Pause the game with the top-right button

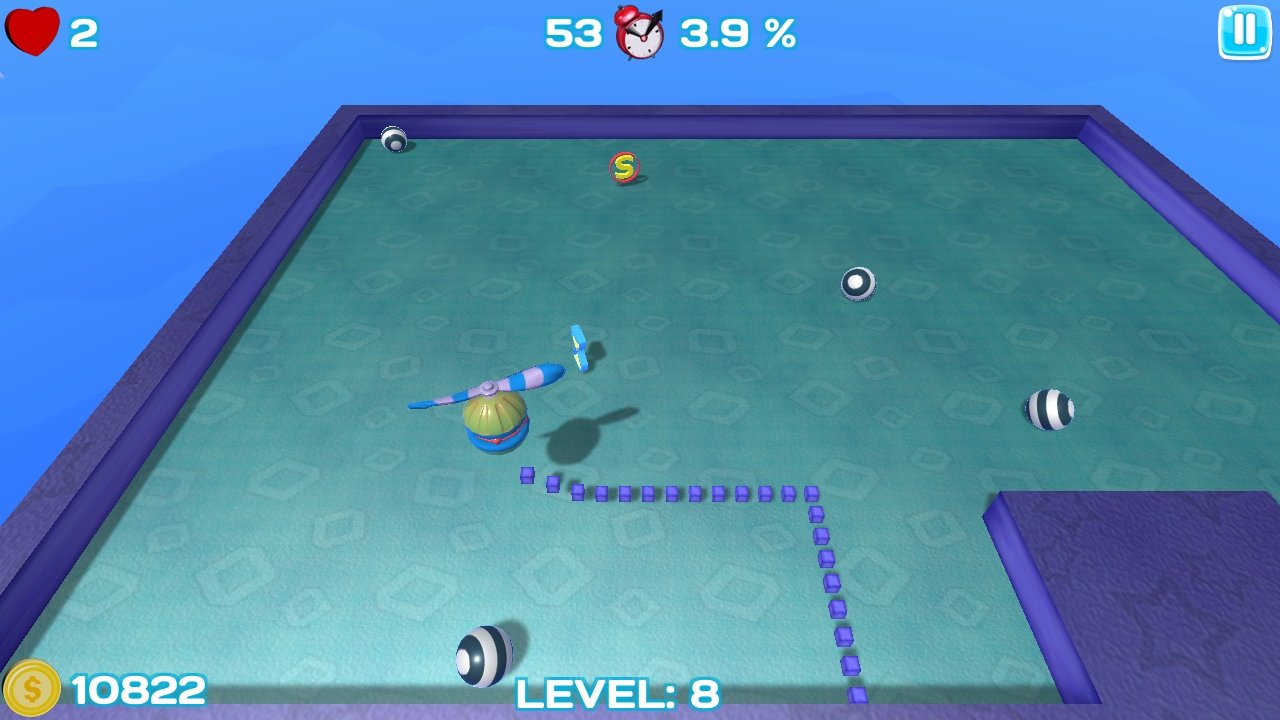(1243, 32)
